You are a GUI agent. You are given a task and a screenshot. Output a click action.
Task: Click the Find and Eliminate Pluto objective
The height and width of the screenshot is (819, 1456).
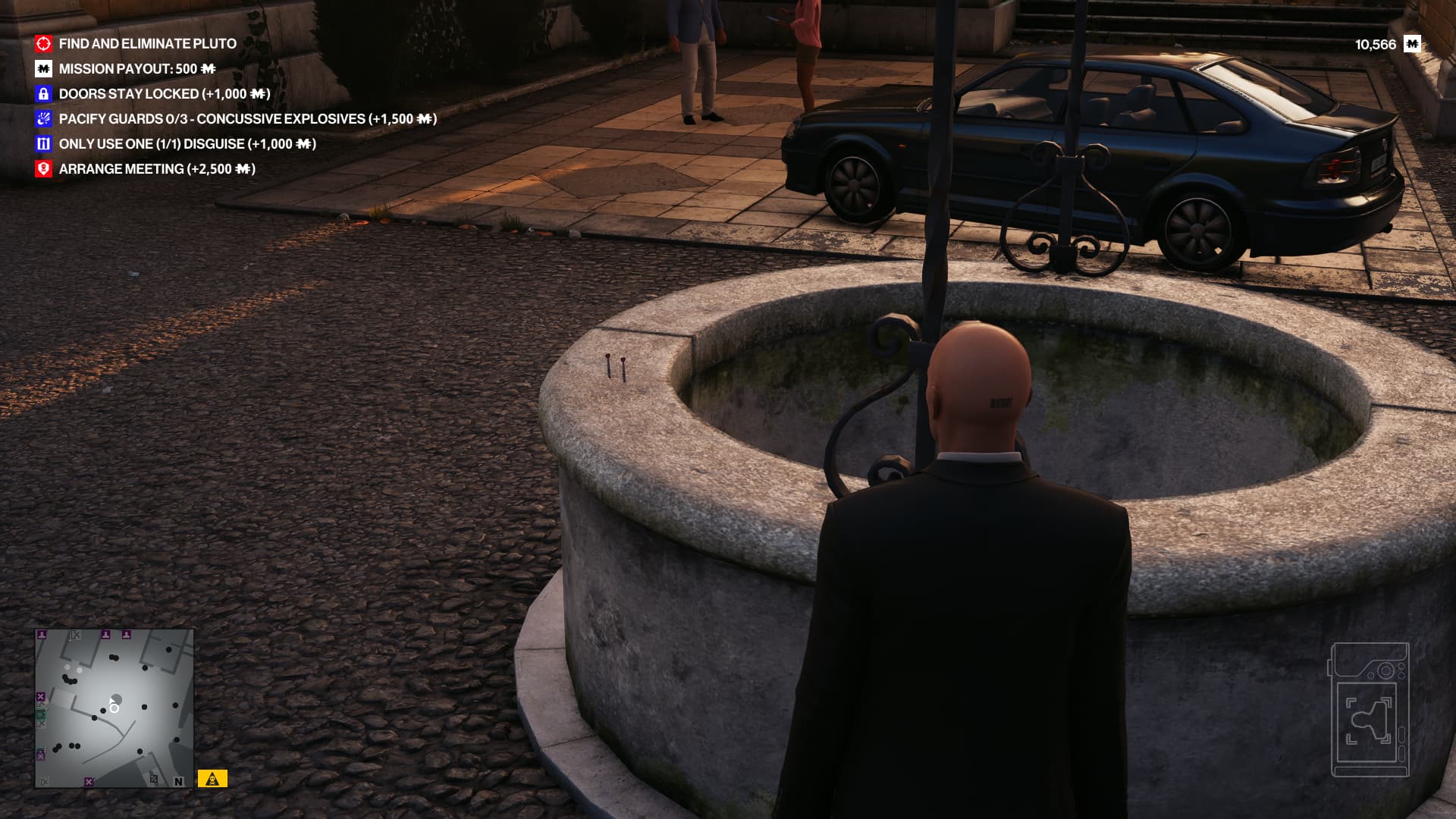pyautogui.click(x=148, y=44)
